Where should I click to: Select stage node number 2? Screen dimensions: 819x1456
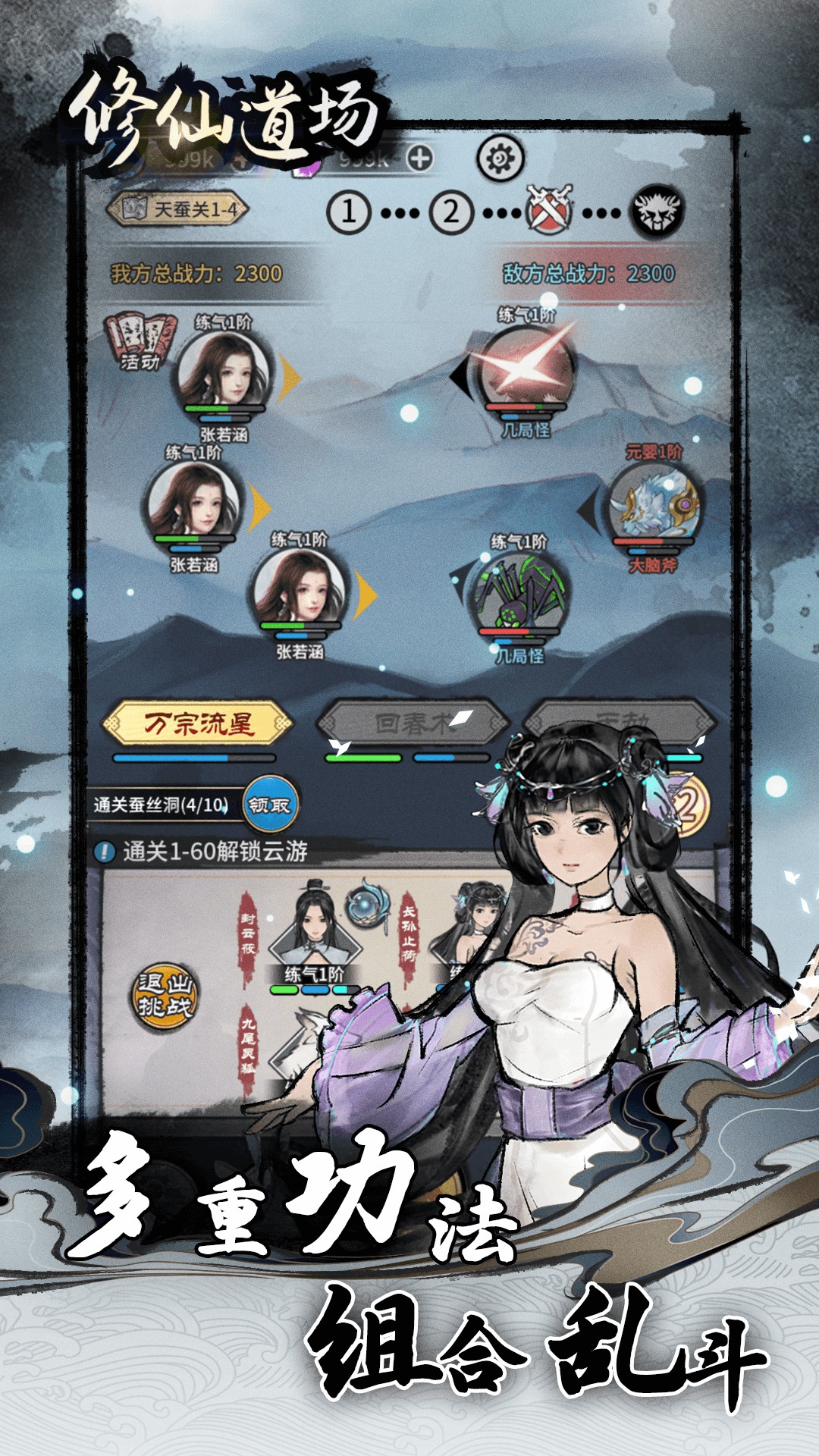[451, 212]
